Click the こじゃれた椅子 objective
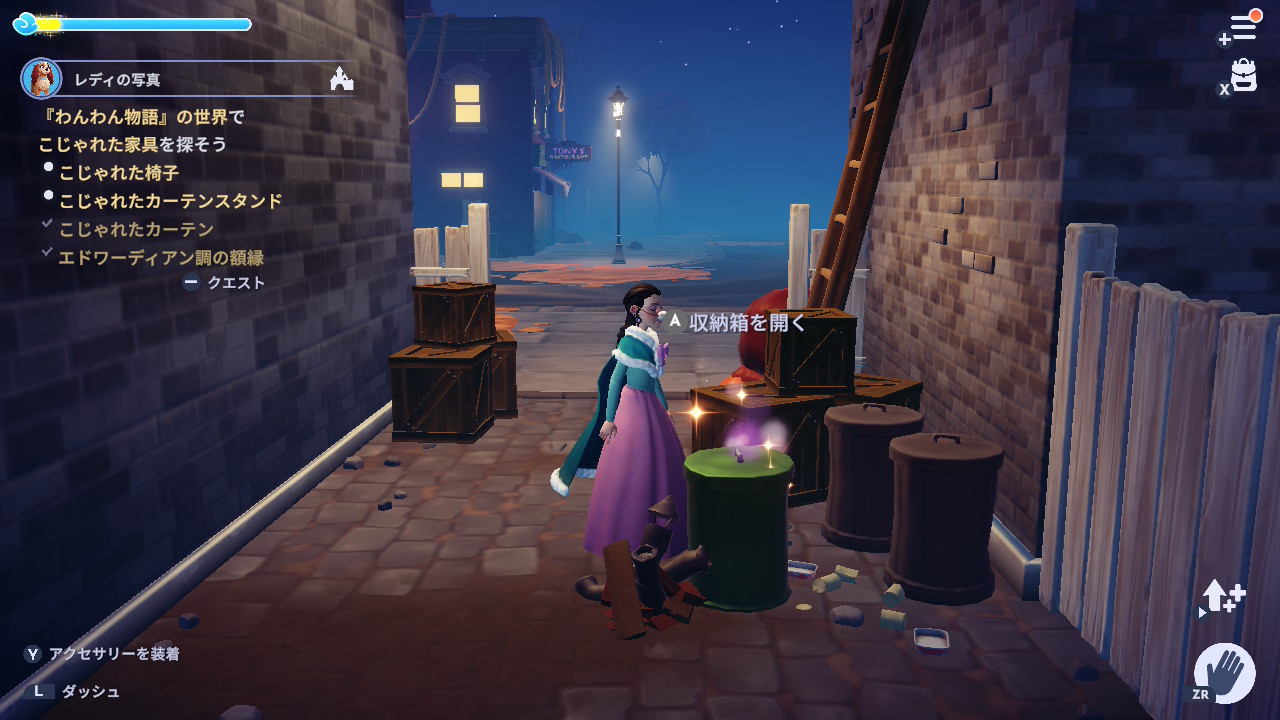The image size is (1280, 720). 119,173
